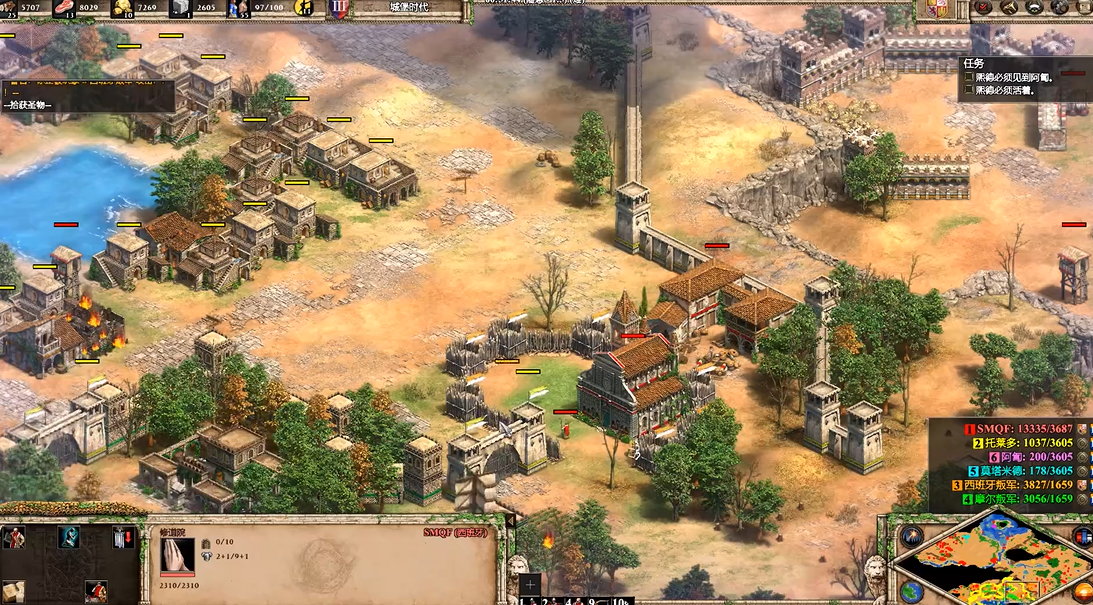This screenshot has height=605, width=1093.
Task: Toggle the first objective checkbox in task list
Action: [969, 77]
